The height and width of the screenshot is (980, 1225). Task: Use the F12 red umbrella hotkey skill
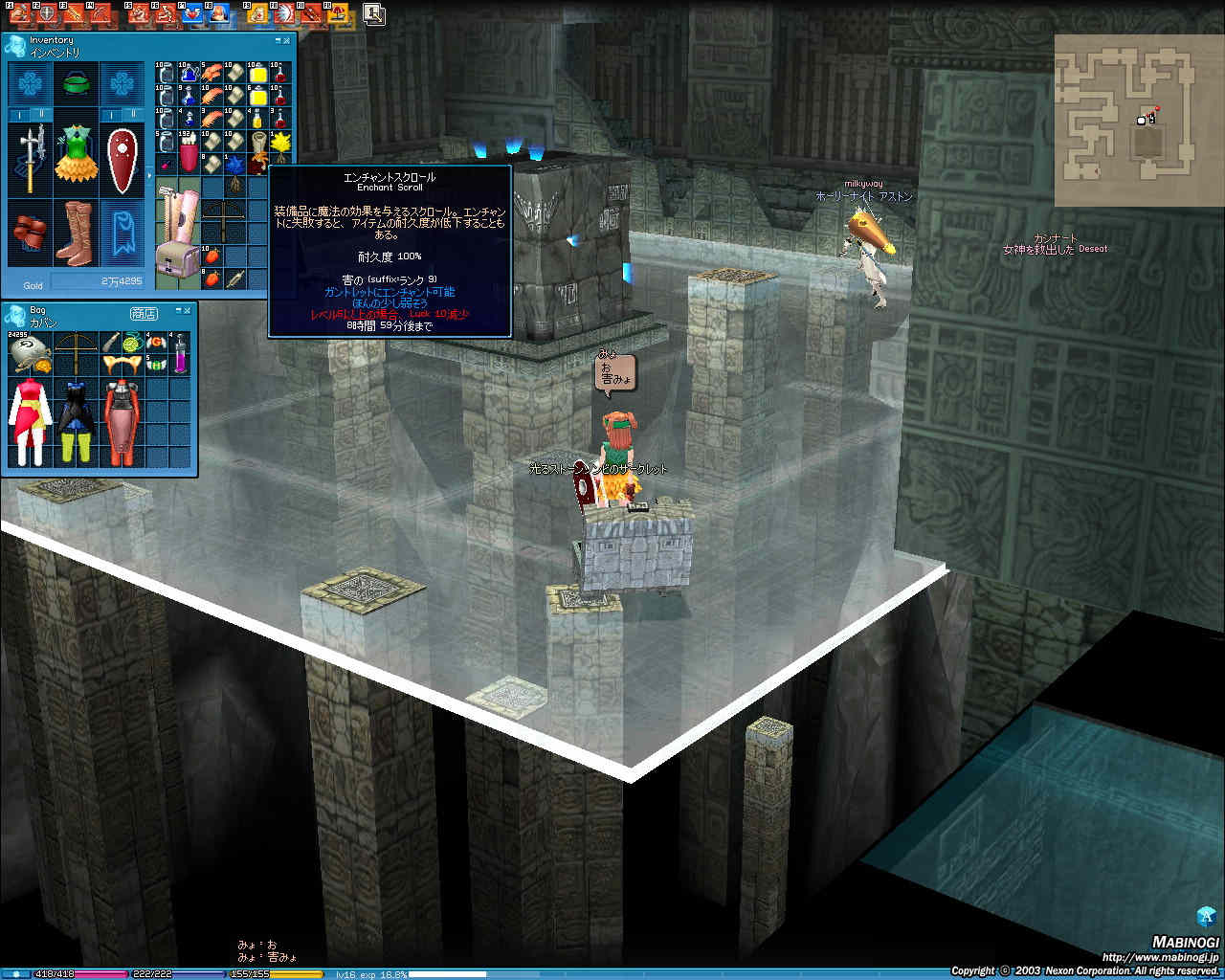click(x=338, y=13)
